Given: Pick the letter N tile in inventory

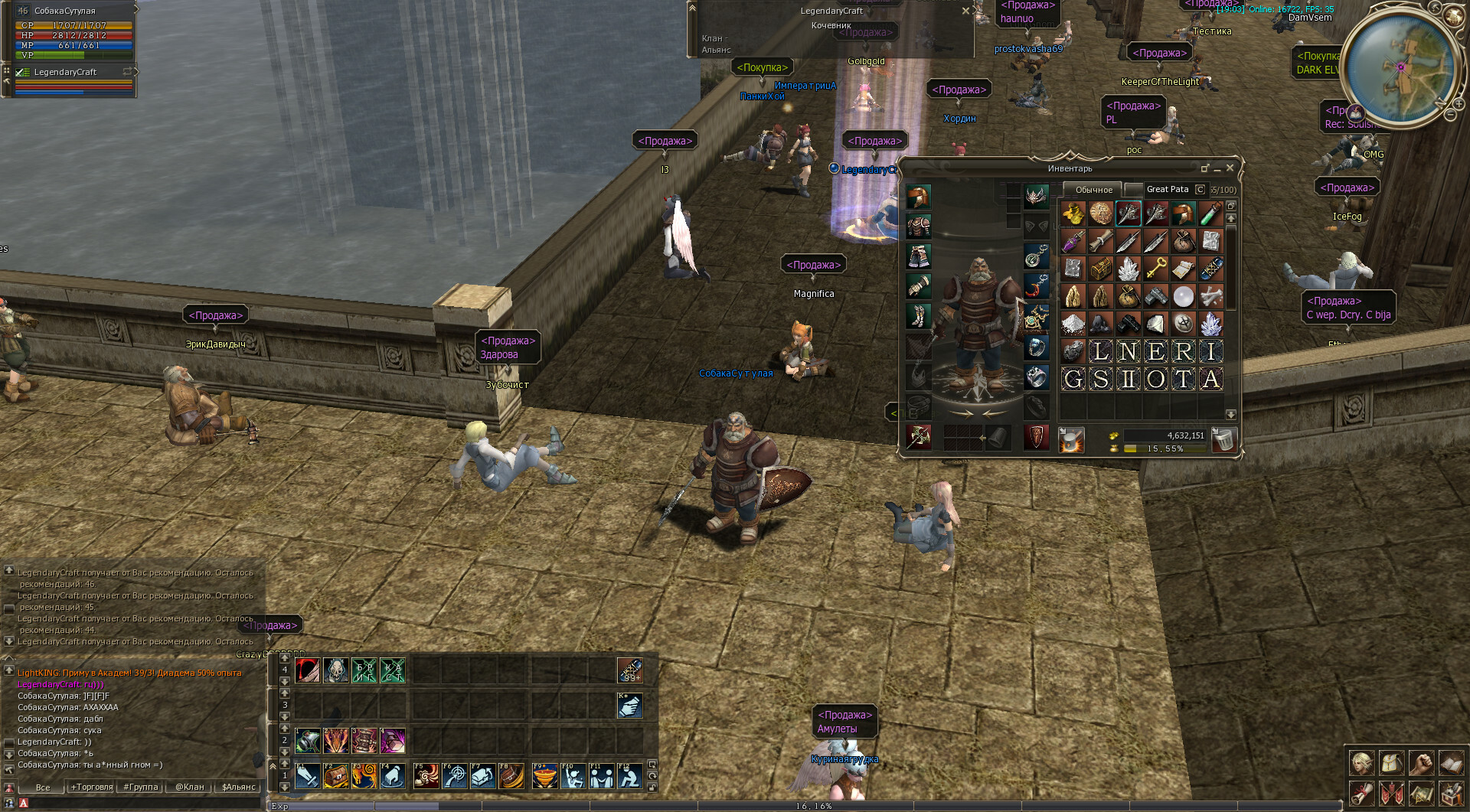Looking at the screenshot, I should point(1128,351).
